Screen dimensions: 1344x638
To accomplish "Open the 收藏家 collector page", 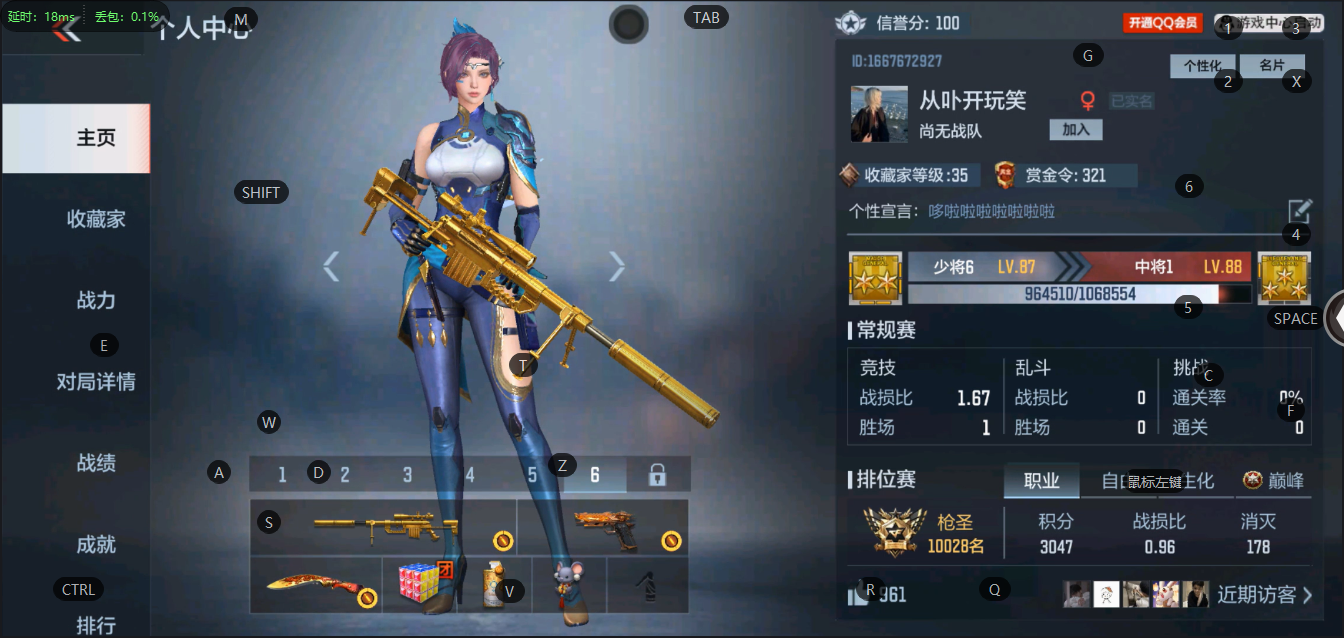I will tap(96, 219).
